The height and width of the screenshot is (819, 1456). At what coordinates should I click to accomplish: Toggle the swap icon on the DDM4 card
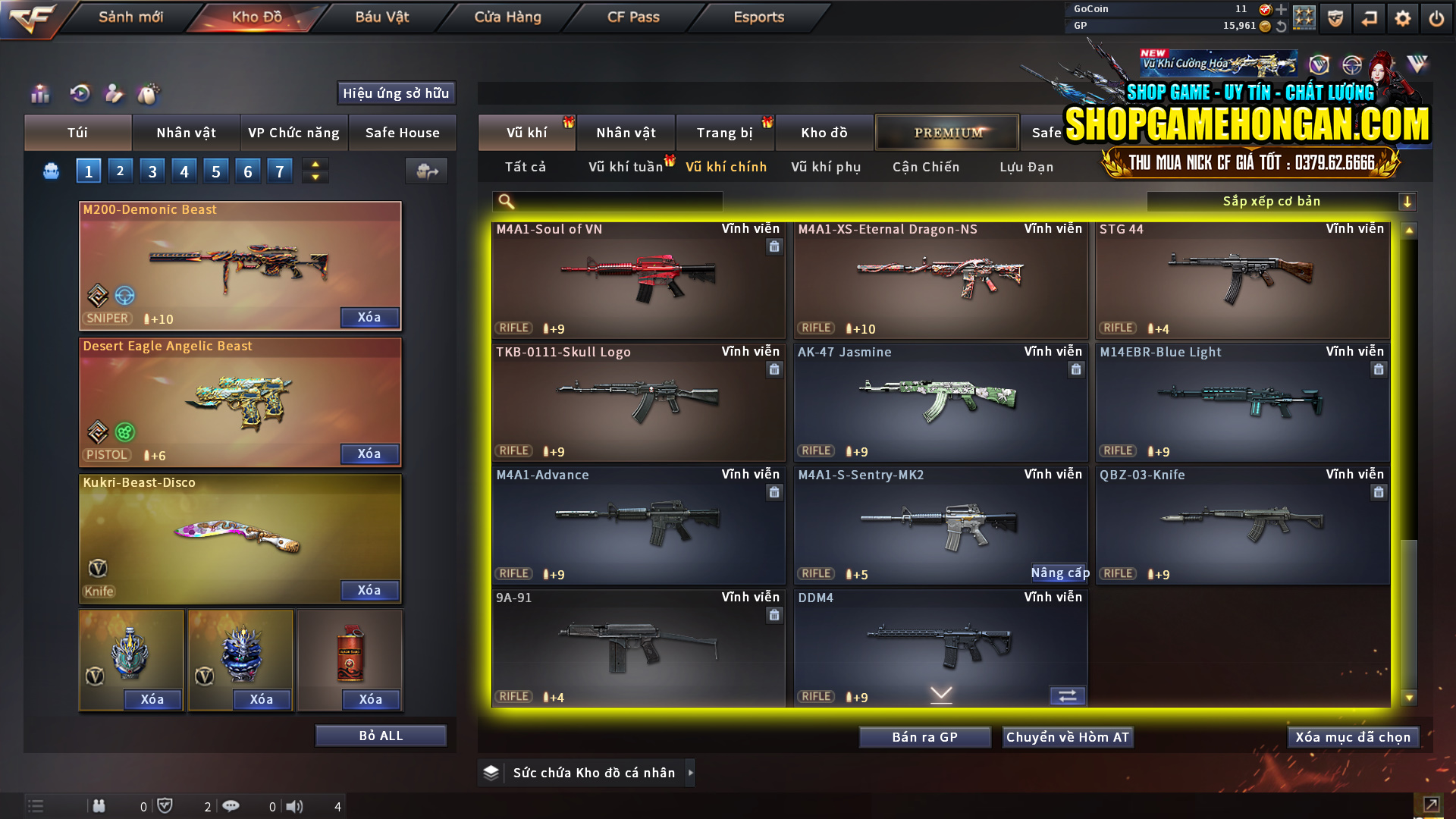1068,695
